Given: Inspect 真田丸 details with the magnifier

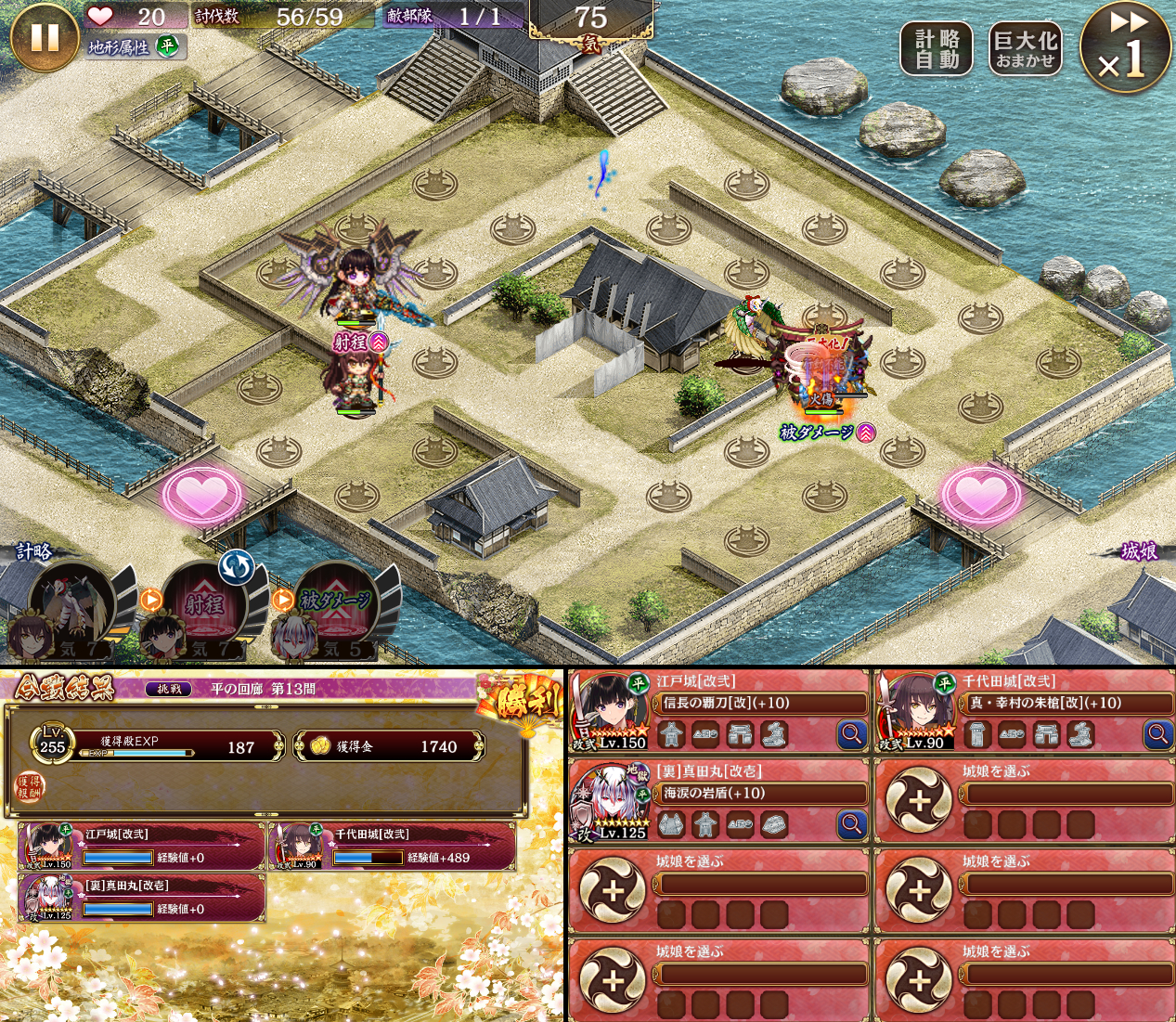Looking at the screenshot, I should click(x=851, y=824).
